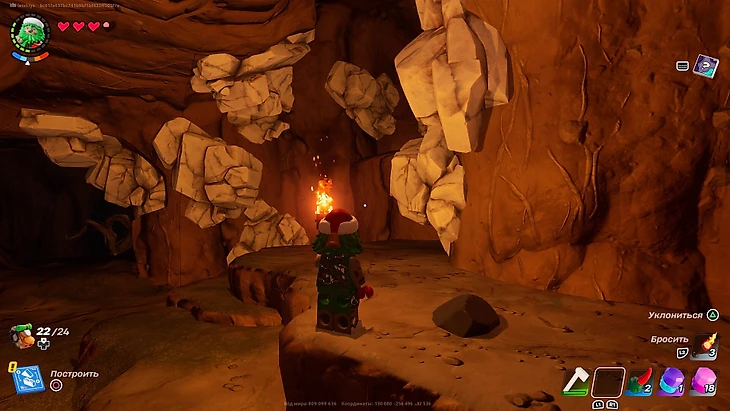The height and width of the screenshot is (411, 730).
Task: Select the empty highlighted hotbar slot
Action: pos(608,382)
